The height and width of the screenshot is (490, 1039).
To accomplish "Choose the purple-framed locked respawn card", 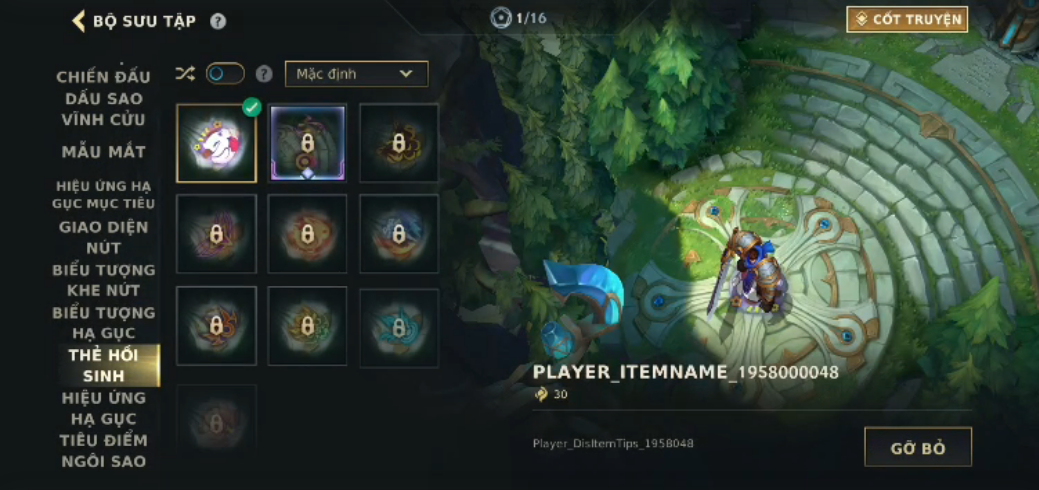I will click(307, 143).
